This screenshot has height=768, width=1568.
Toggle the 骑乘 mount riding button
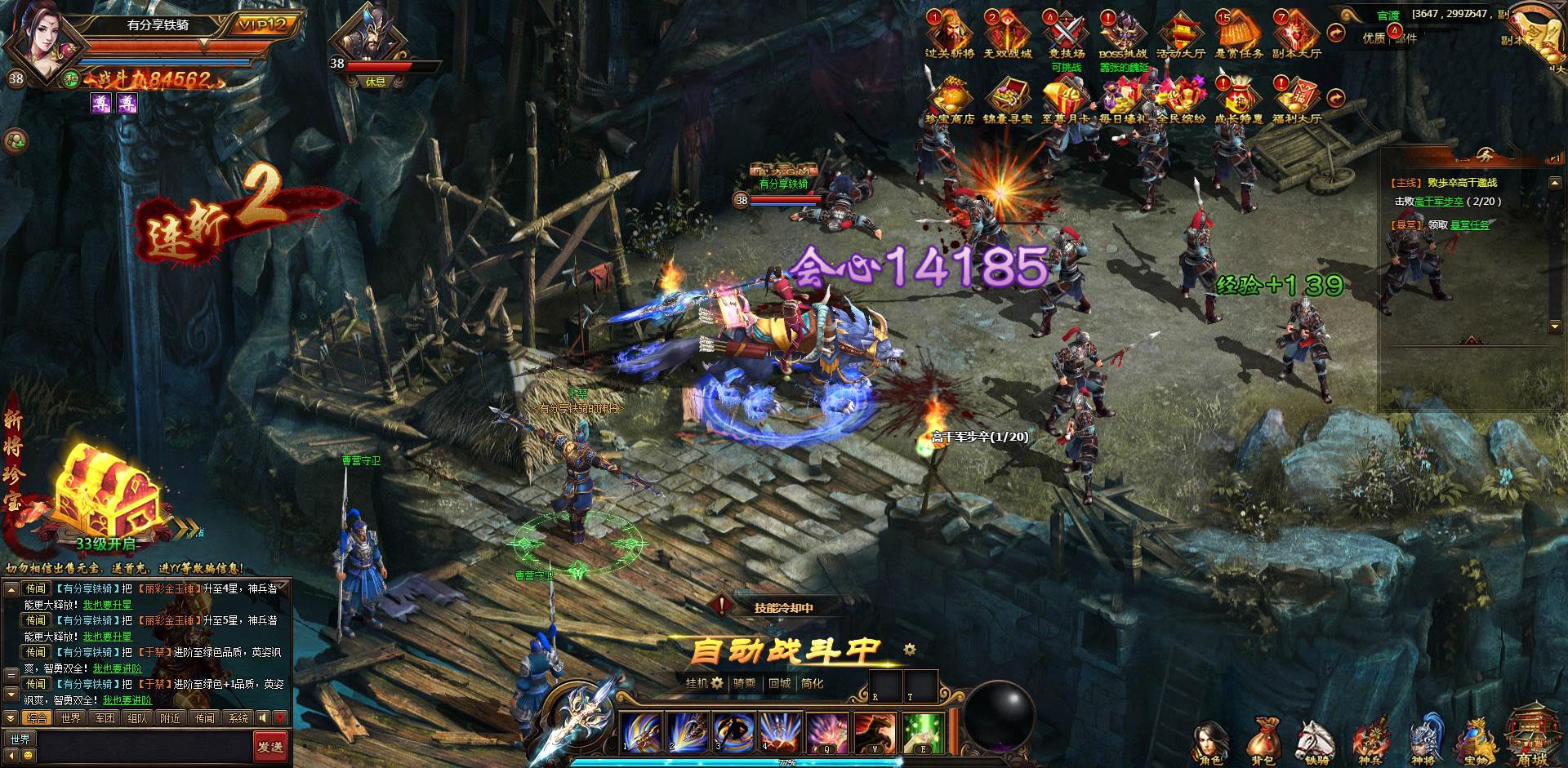[744, 683]
